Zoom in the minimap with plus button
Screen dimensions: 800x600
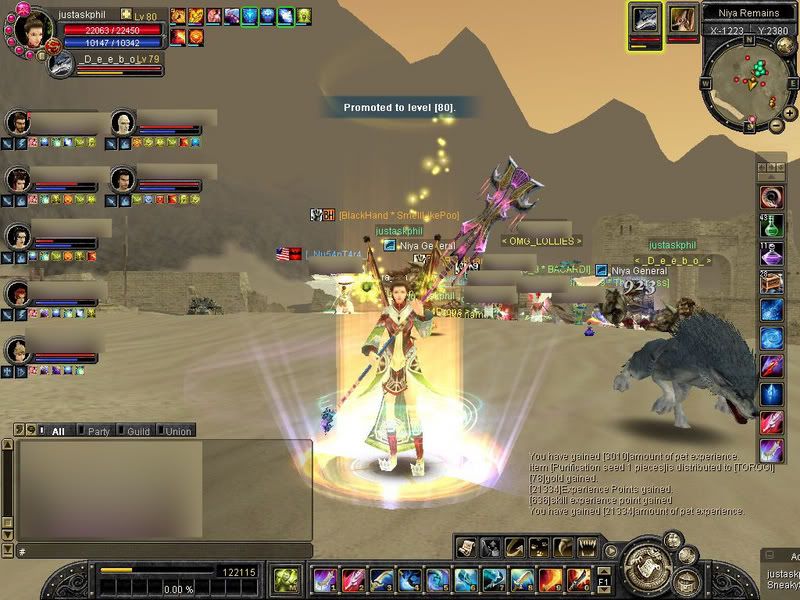tap(791, 112)
